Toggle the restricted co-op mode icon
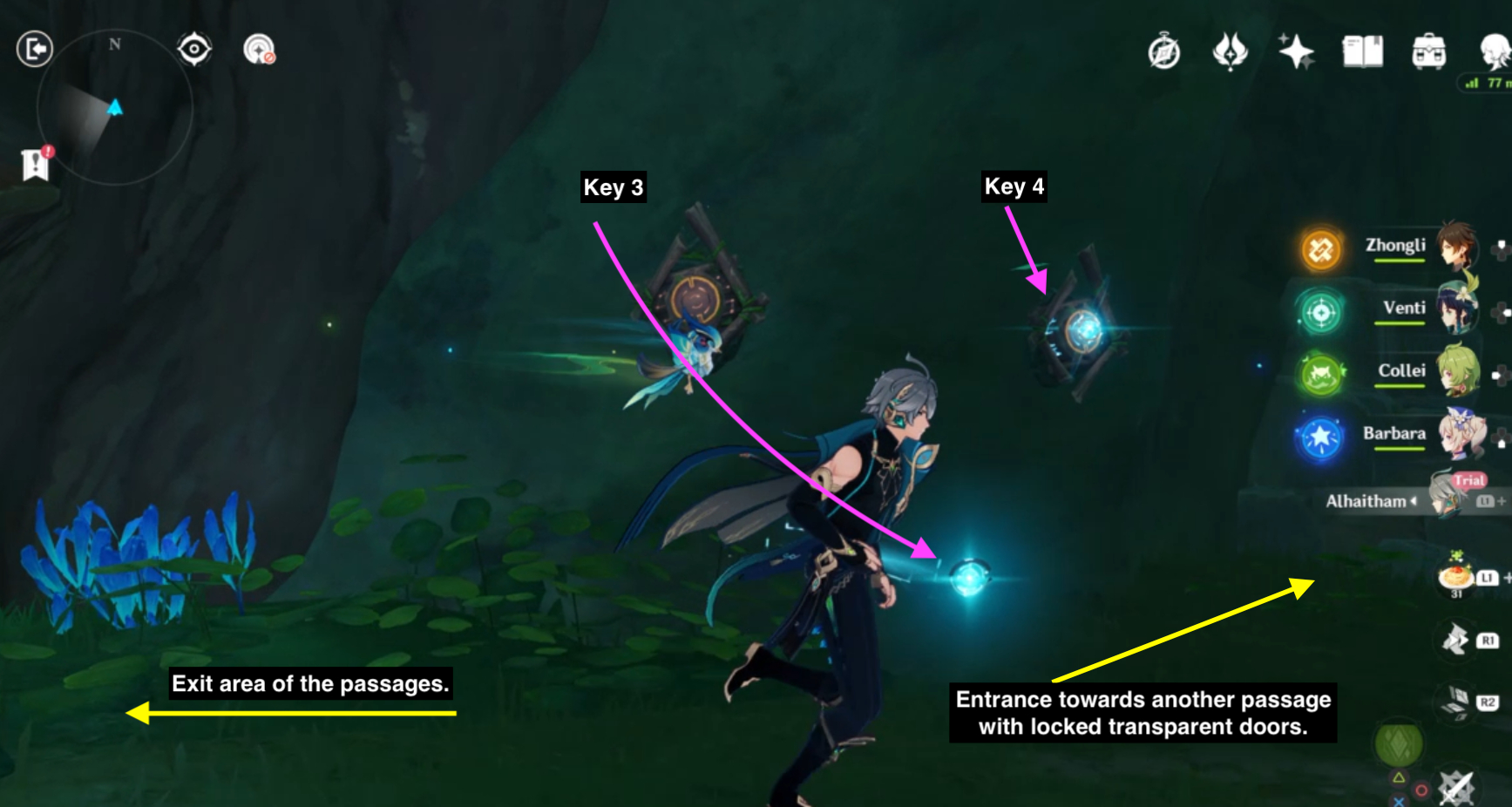The height and width of the screenshot is (807, 1512). [260, 51]
